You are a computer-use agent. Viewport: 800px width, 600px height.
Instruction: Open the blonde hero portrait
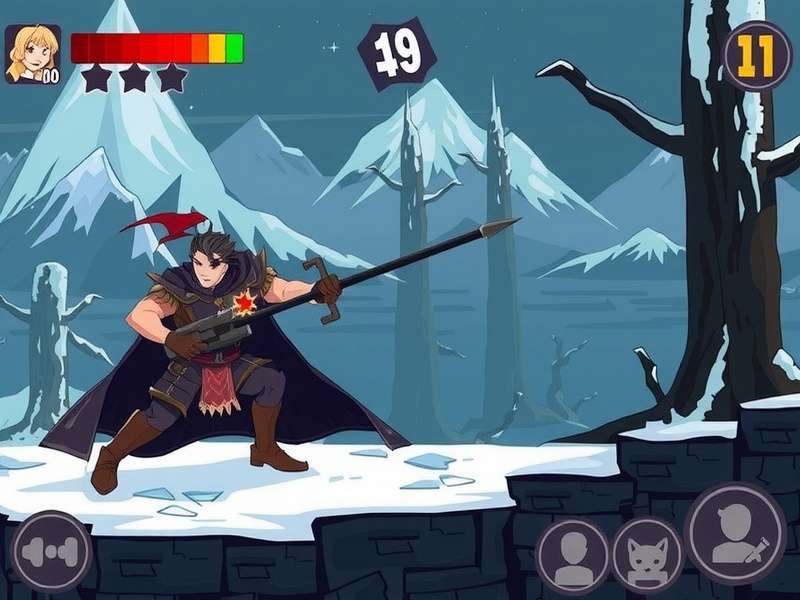pos(33,54)
